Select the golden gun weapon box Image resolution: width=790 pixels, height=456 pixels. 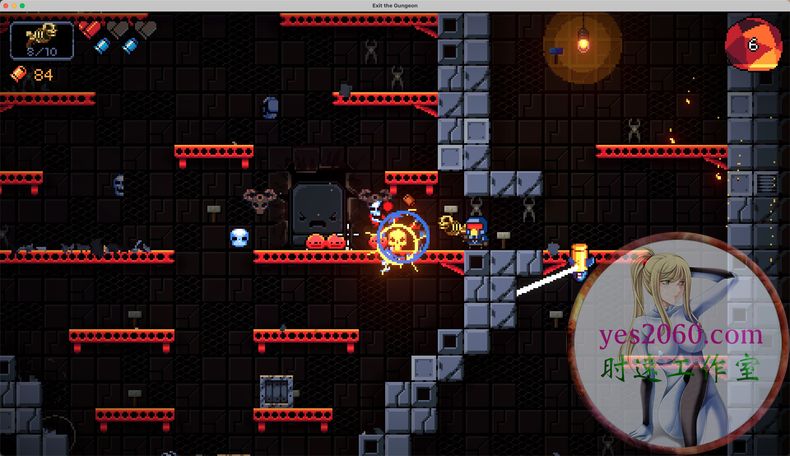tap(41, 40)
